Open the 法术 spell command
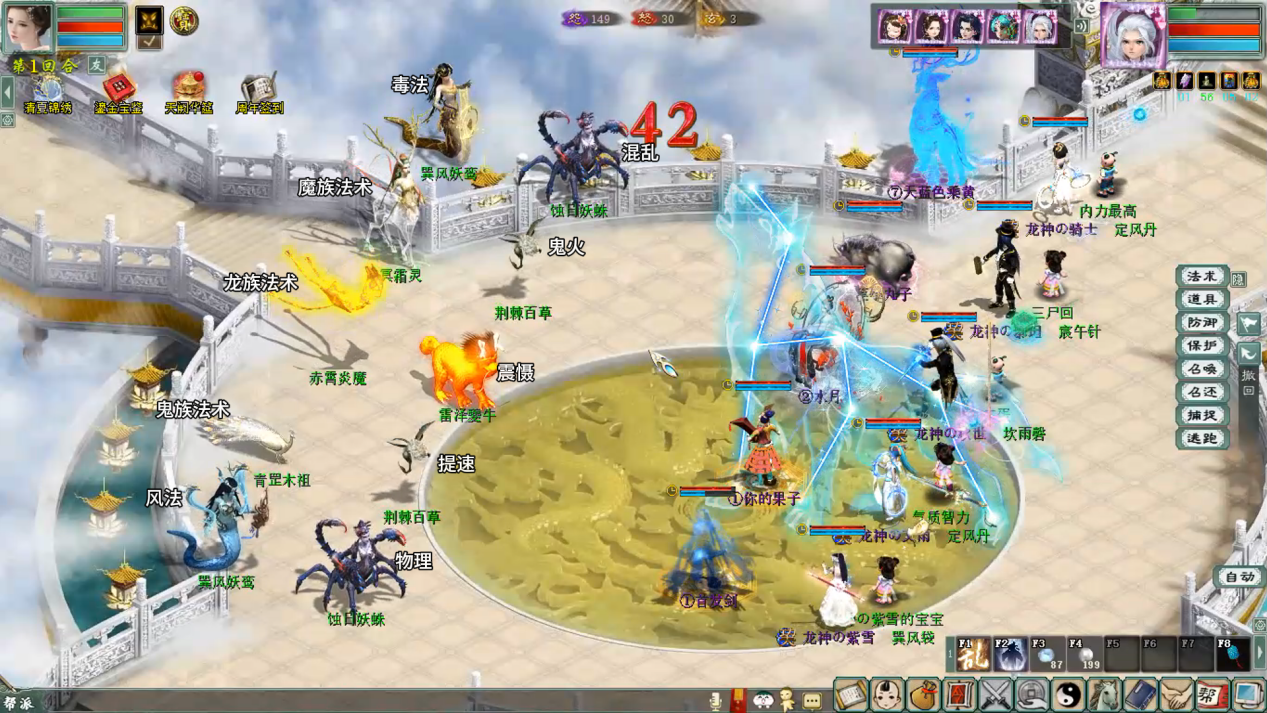This screenshot has height=713, width=1267. click(x=1201, y=277)
